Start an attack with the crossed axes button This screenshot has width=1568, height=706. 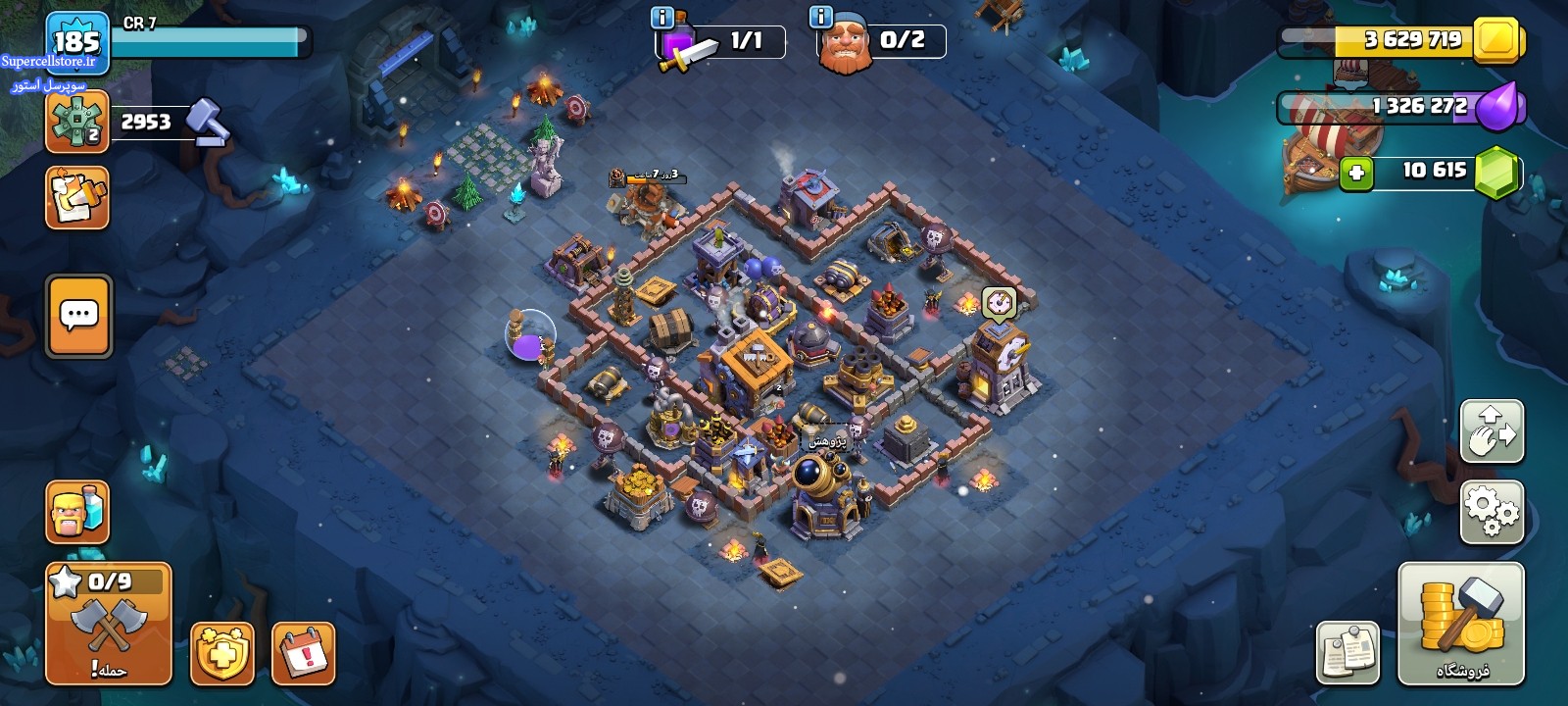pos(109,625)
